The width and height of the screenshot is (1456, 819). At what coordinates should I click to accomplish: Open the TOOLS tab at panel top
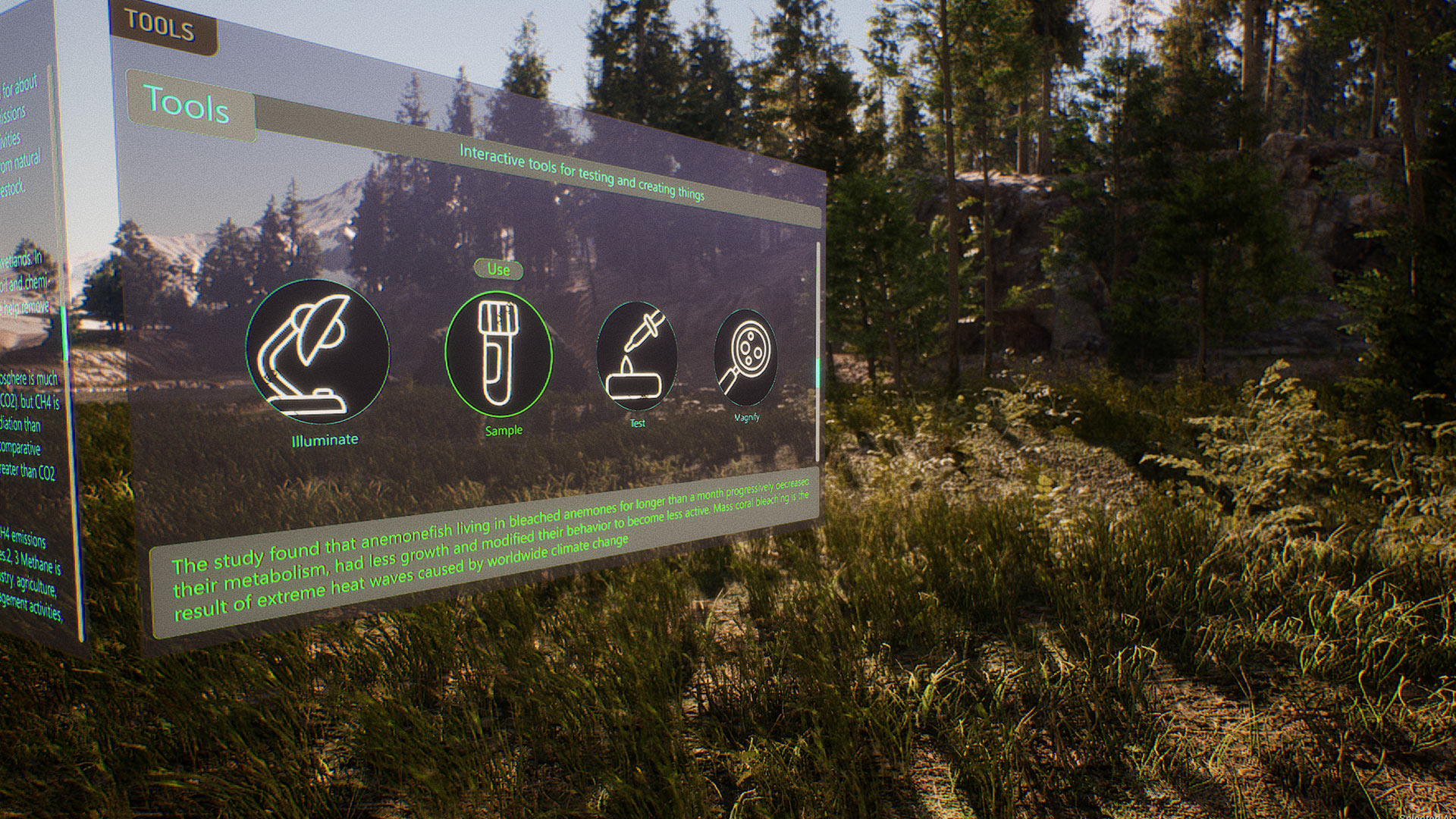tap(161, 27)
